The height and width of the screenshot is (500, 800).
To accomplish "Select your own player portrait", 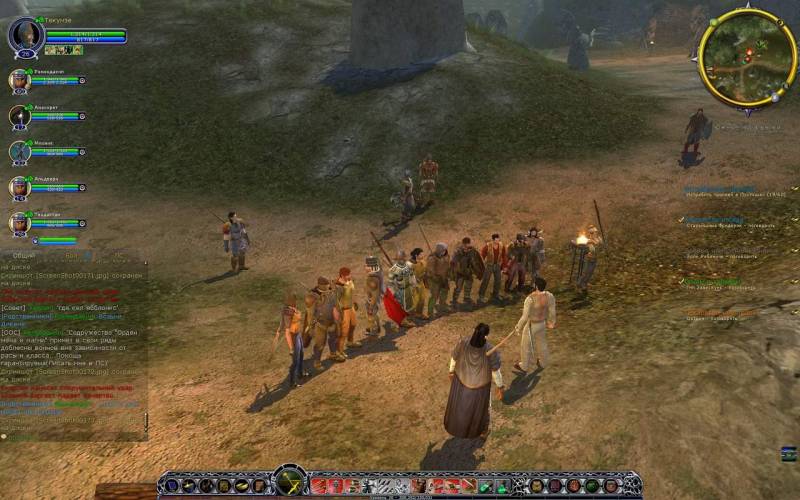I will [26, 37].
